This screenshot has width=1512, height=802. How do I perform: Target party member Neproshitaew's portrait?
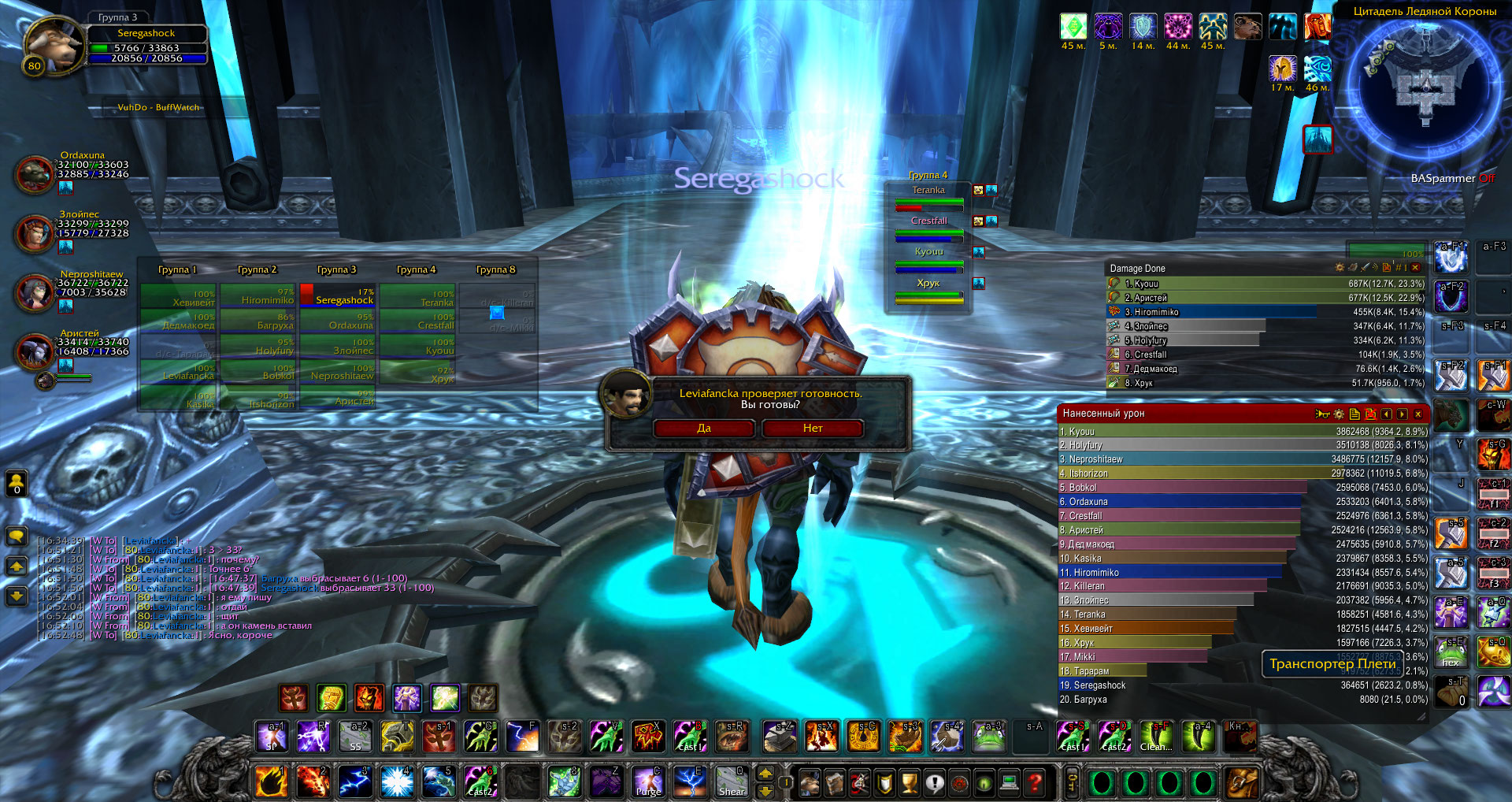(35, 292)
